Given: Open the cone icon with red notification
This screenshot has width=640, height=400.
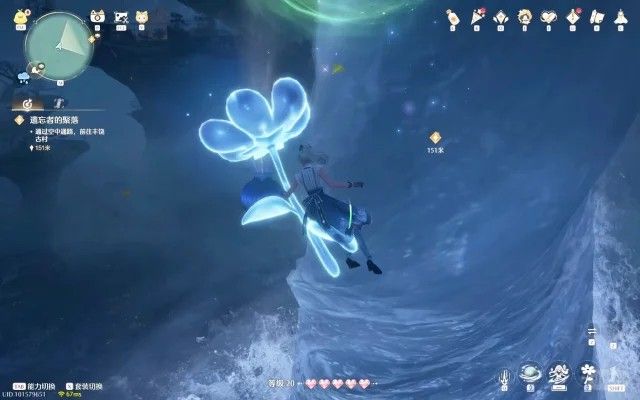Looking at the screenshot, I should coord(477,17).
